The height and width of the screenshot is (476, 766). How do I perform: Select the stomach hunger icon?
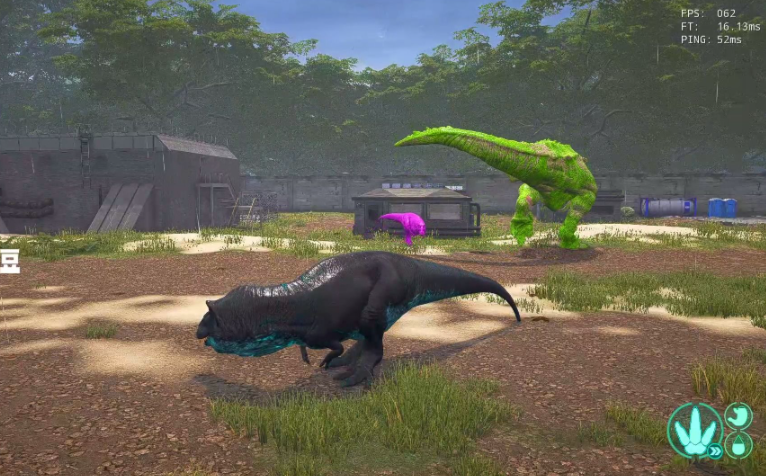[738, 415]
